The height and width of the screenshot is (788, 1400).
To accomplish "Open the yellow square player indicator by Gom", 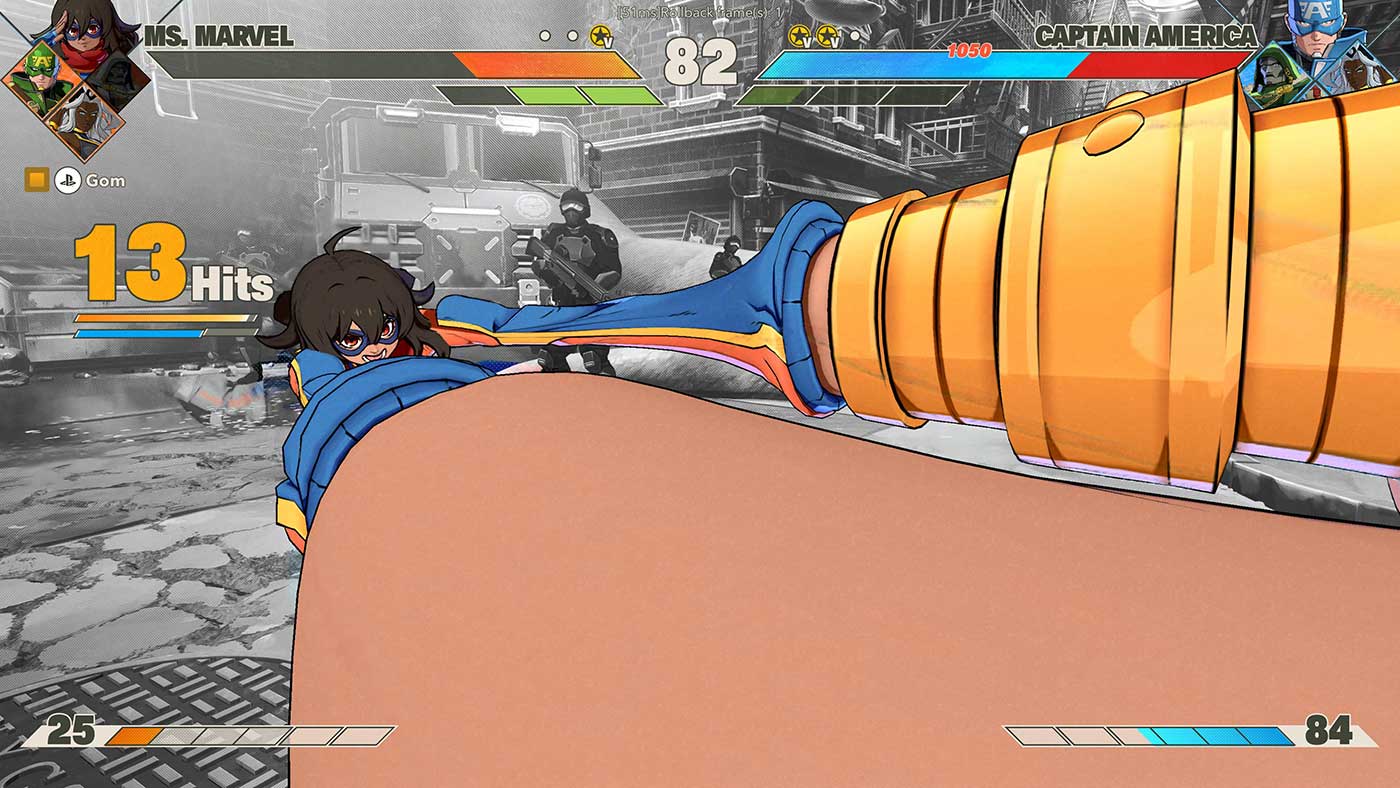I will 38,180.
